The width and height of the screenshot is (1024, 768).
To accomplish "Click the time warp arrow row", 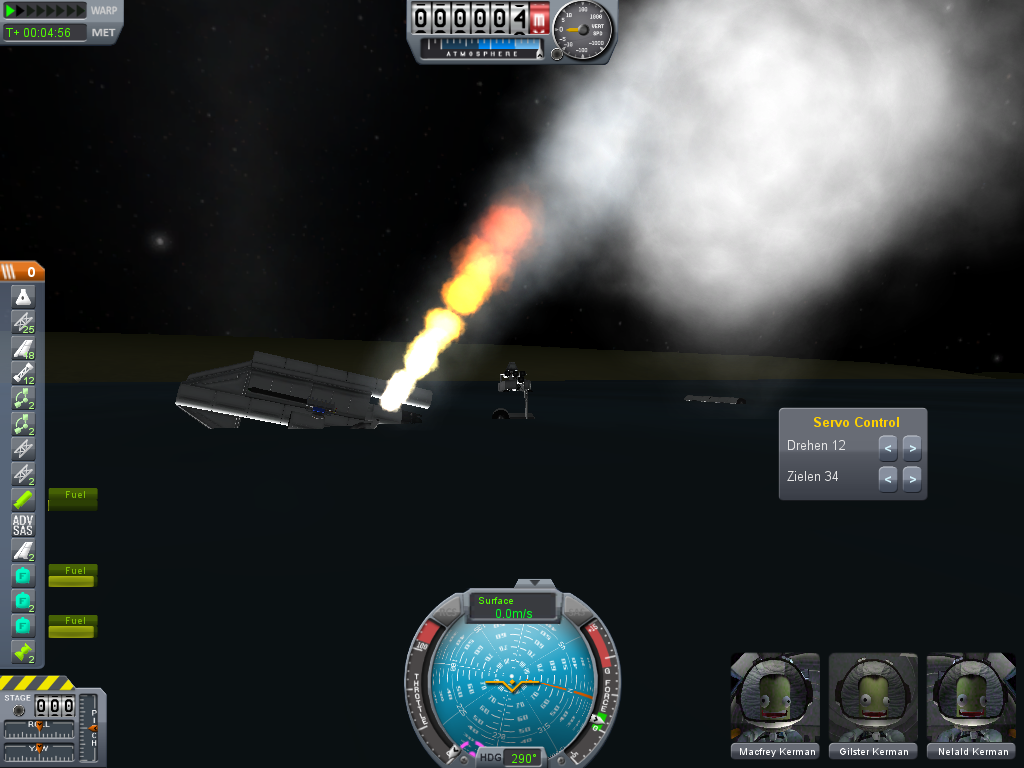I will (x=46, y=11).
